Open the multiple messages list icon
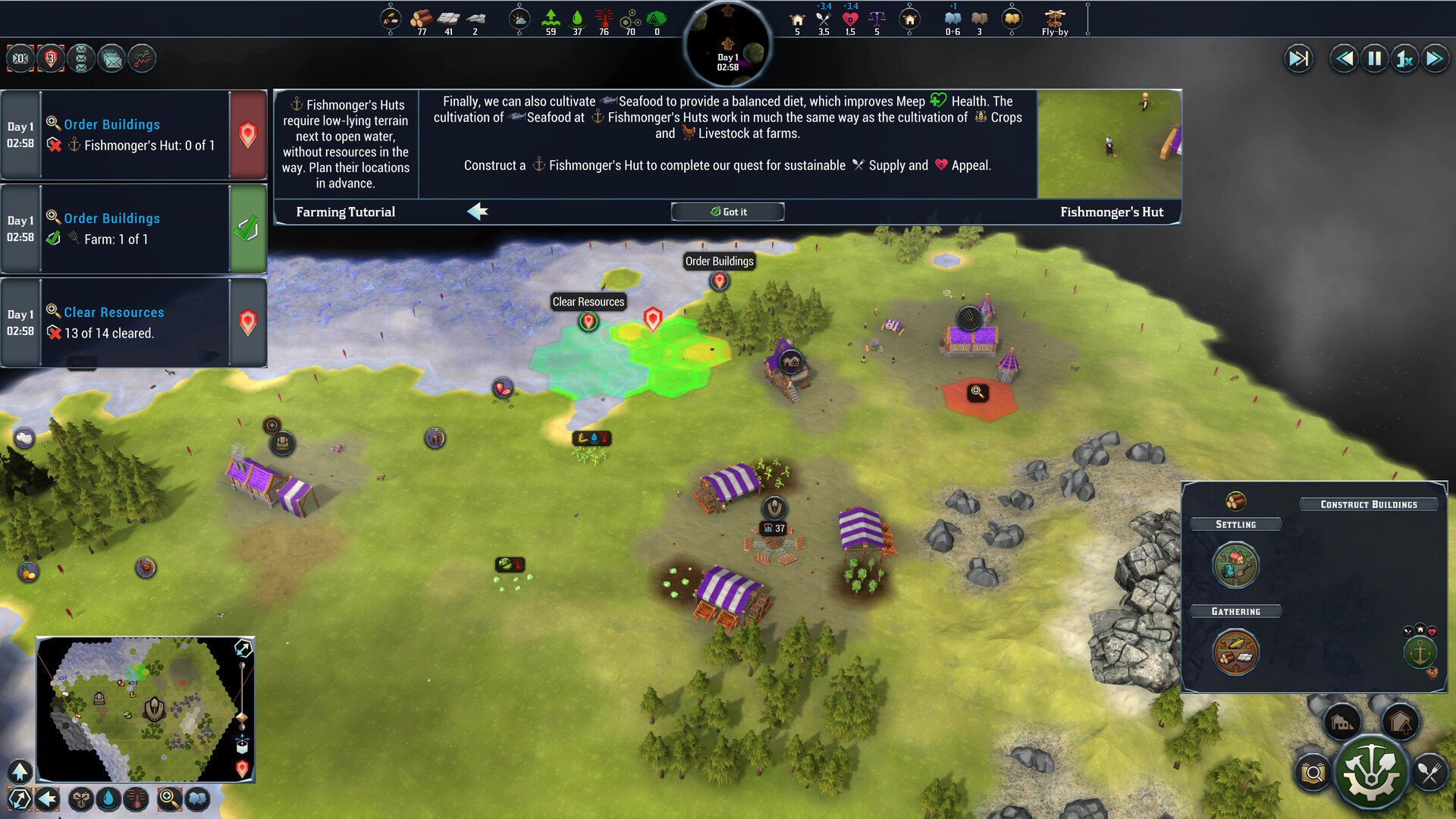The image size is (1456, 819). coord(81,58)
